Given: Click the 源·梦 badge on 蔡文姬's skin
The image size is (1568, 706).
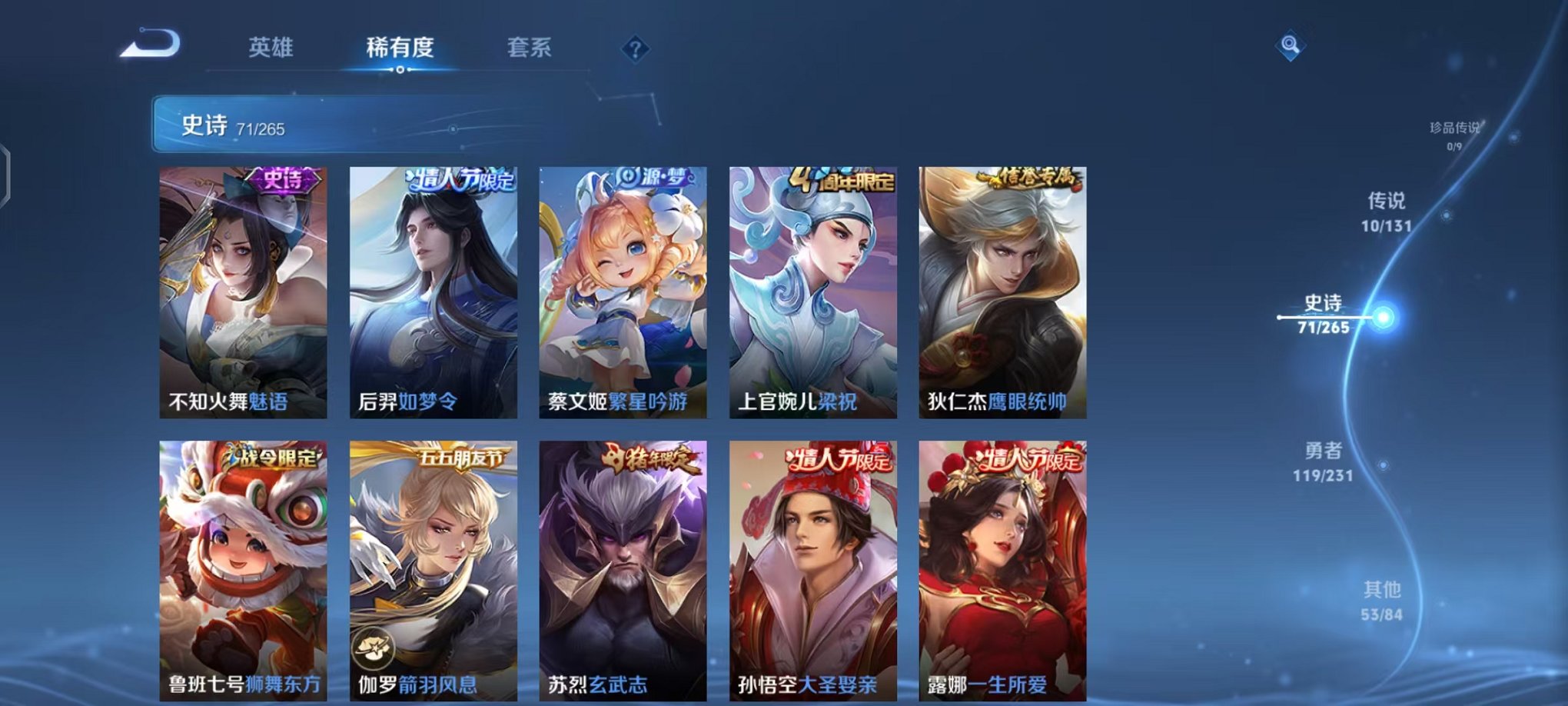Looking at the screenshot, I should coord(653,178).
